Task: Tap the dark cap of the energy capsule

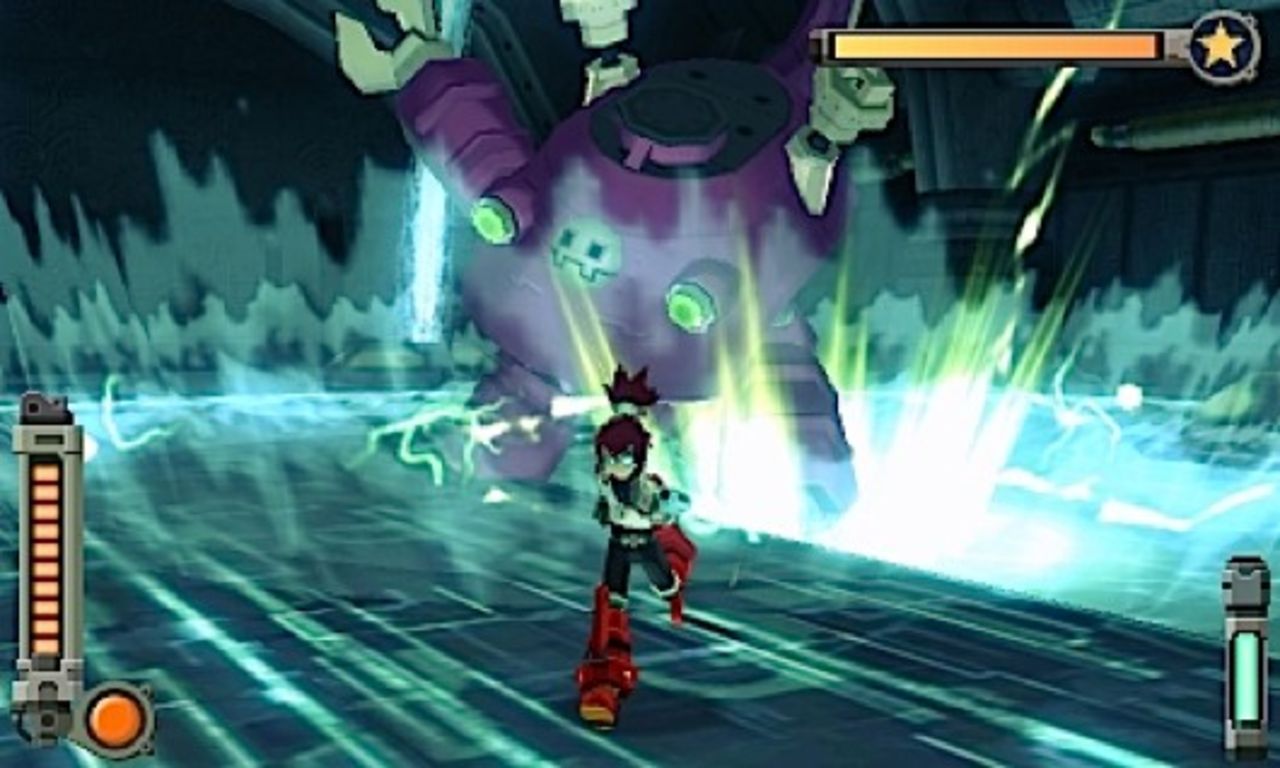Action: [1245, 558]
